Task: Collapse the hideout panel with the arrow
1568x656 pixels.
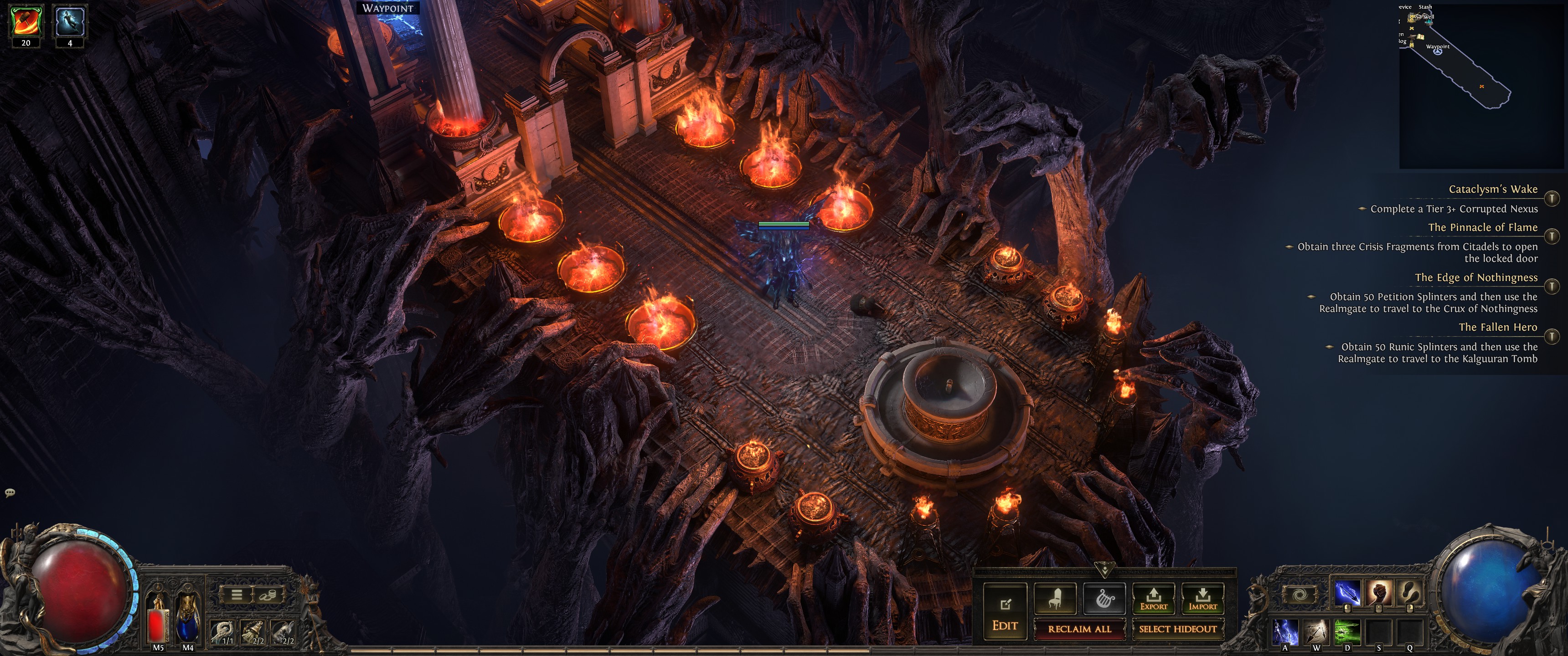Action: [x=1104, y=570]
